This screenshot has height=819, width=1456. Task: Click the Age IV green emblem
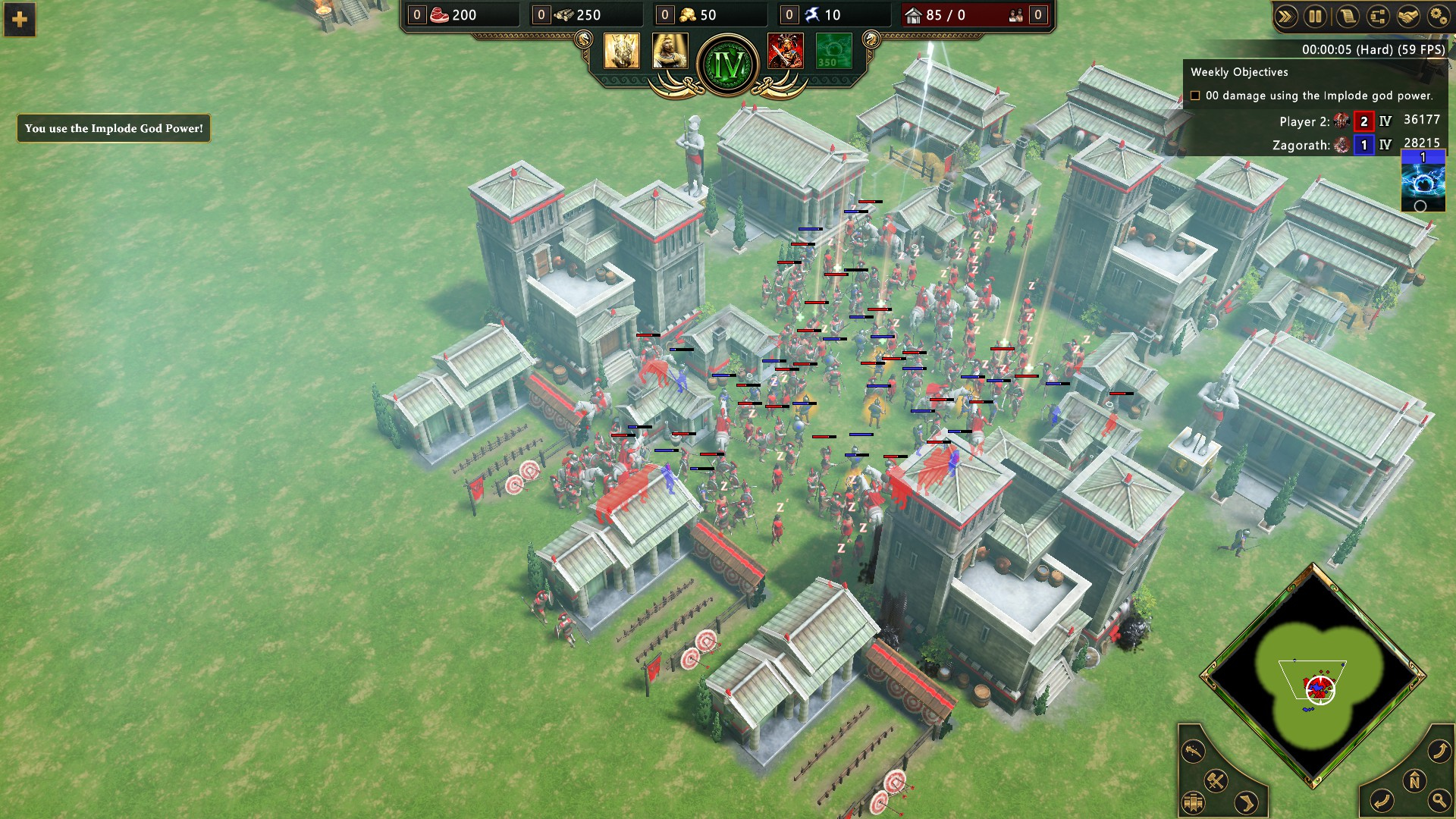[728, 65]
